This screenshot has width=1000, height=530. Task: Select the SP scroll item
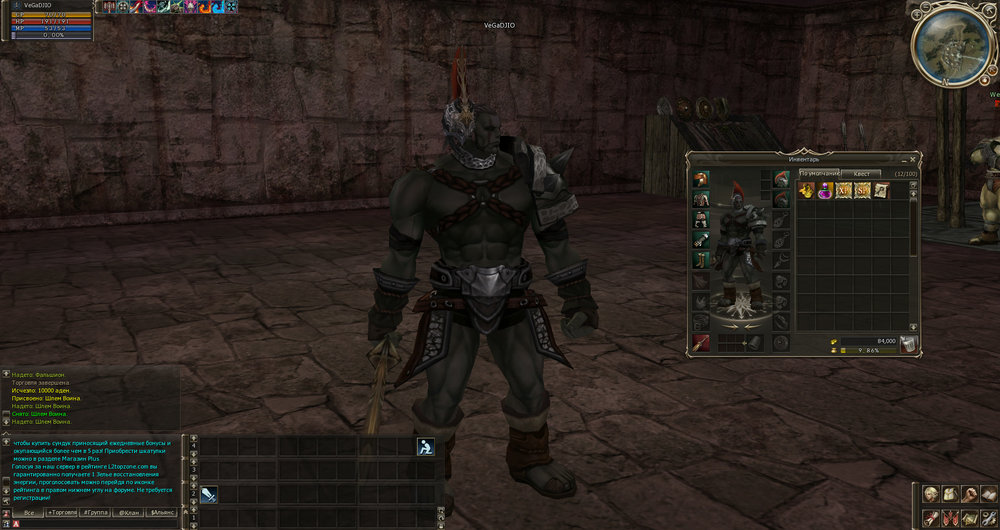point(862,190)
